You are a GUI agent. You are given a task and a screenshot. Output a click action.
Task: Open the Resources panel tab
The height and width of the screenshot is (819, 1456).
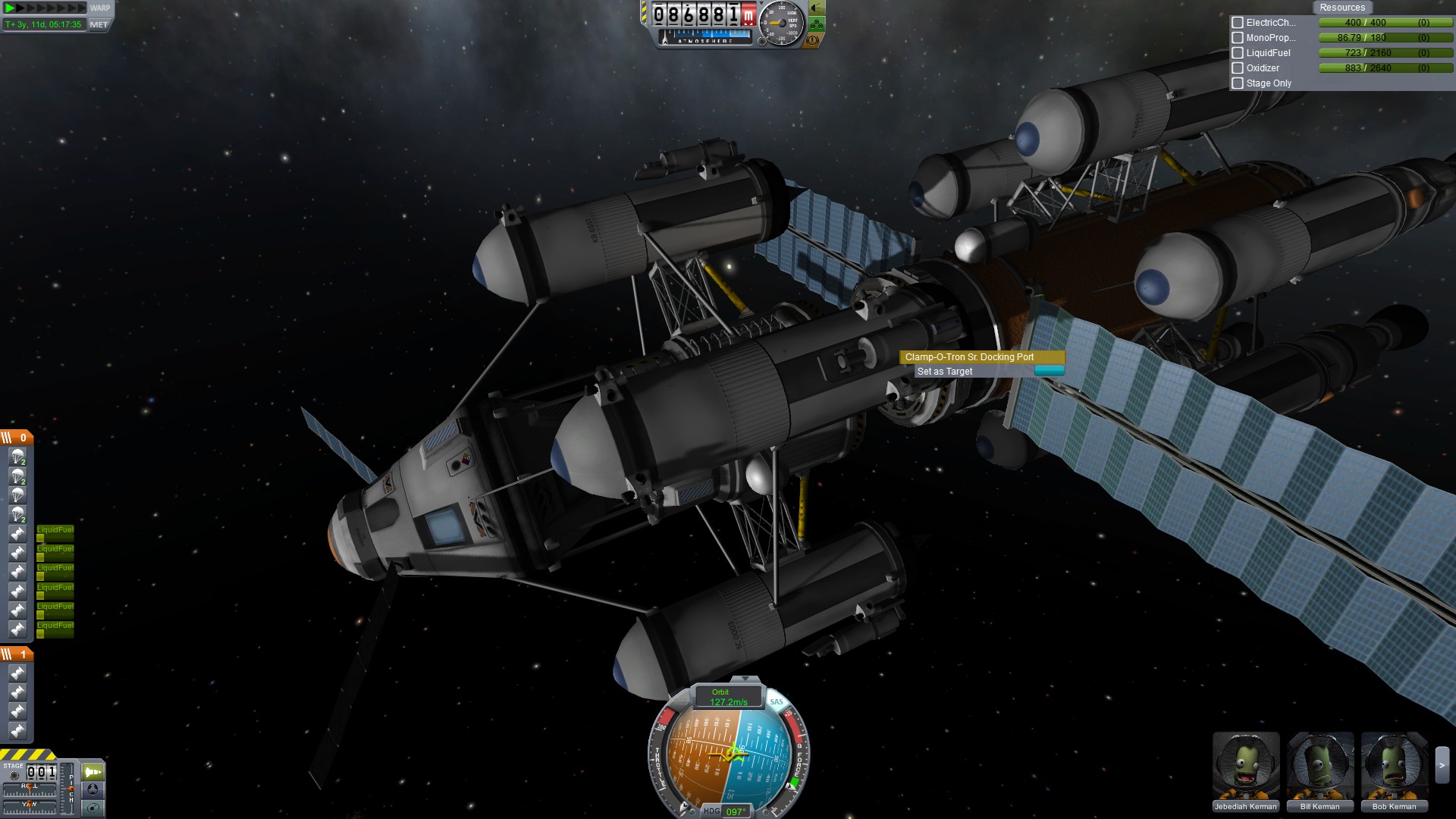click(1341, 8)
